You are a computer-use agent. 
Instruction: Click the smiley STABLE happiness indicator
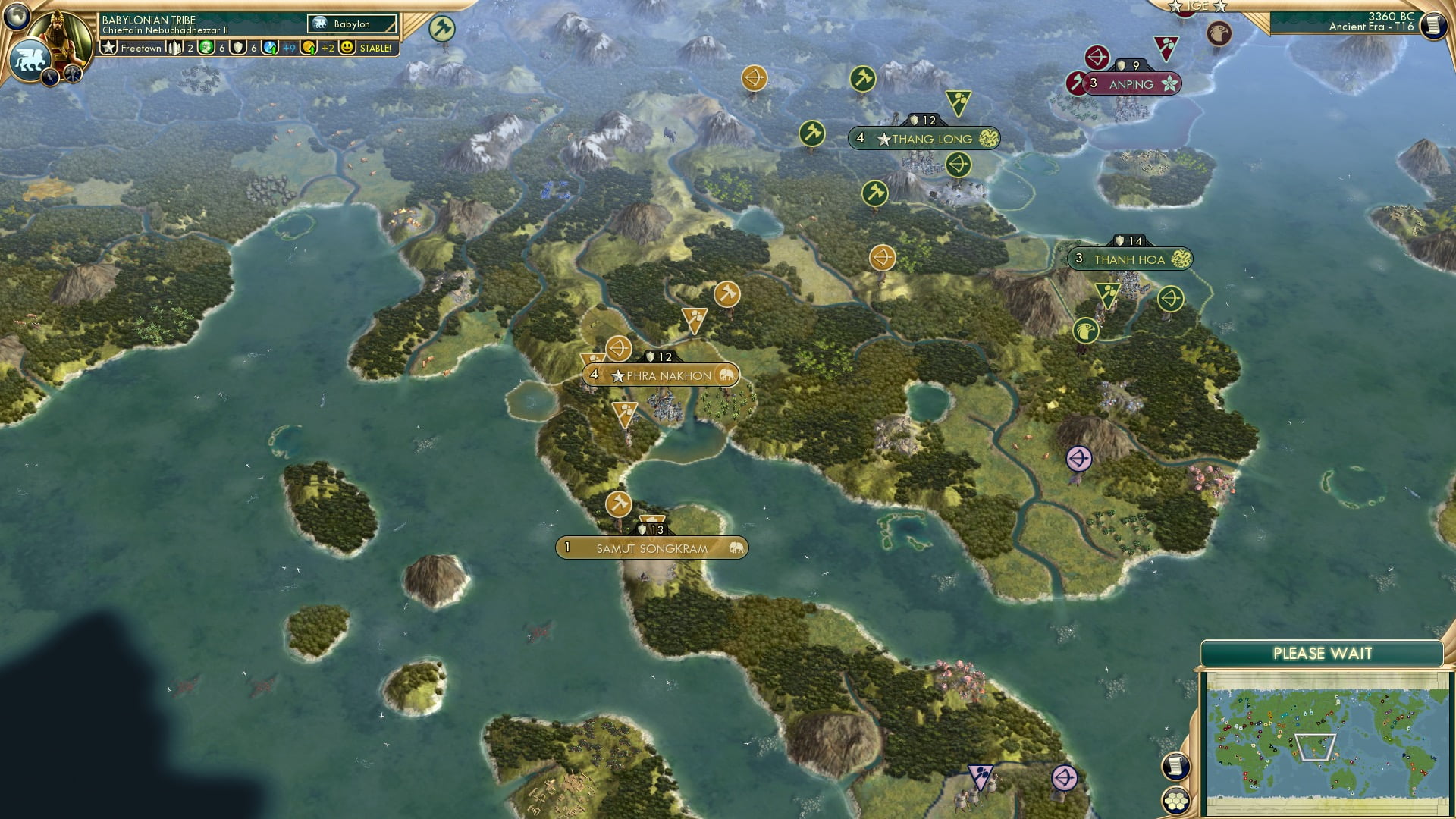[348, 47]
